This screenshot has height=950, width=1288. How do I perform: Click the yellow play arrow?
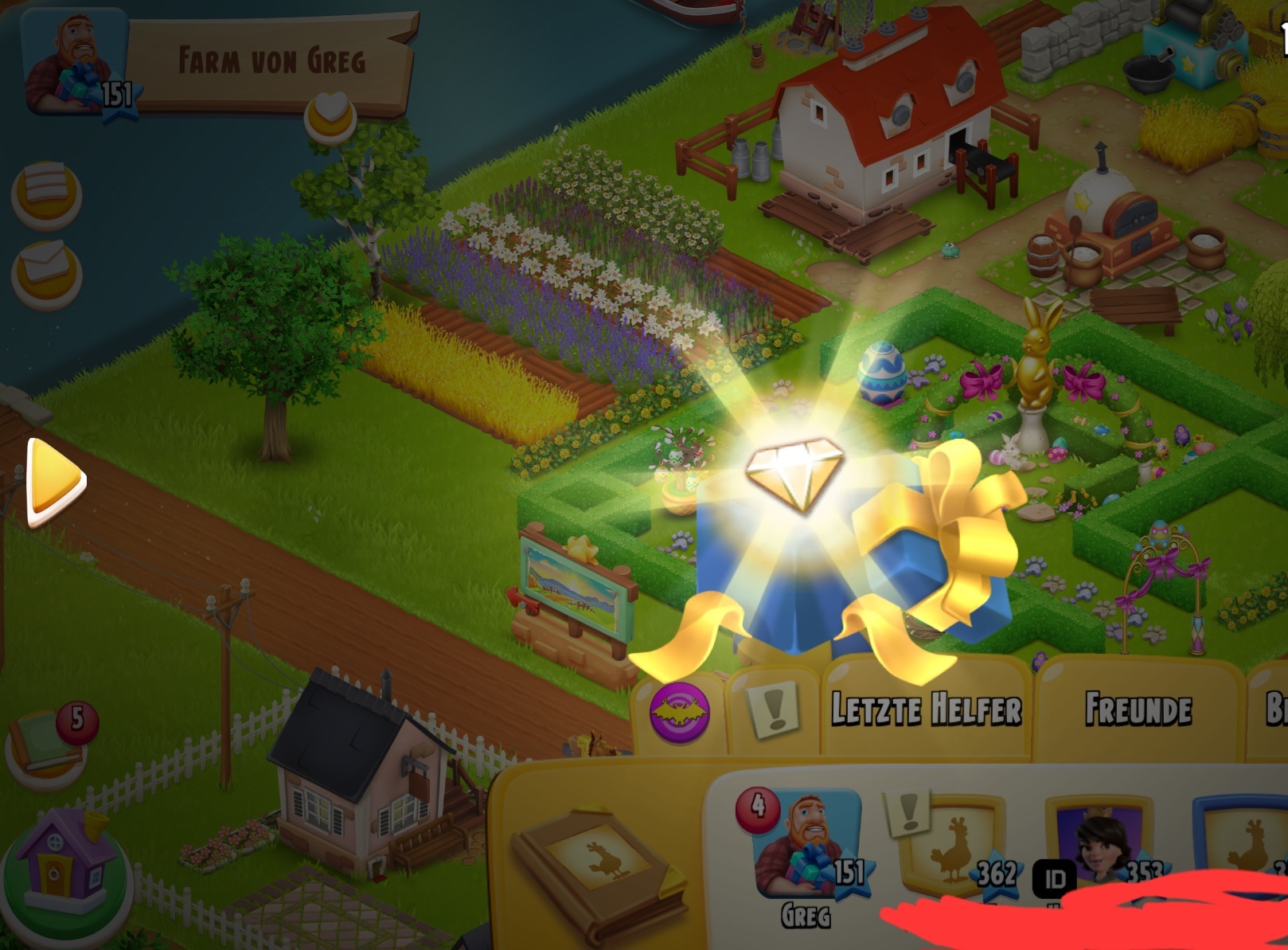pos(54,482)
